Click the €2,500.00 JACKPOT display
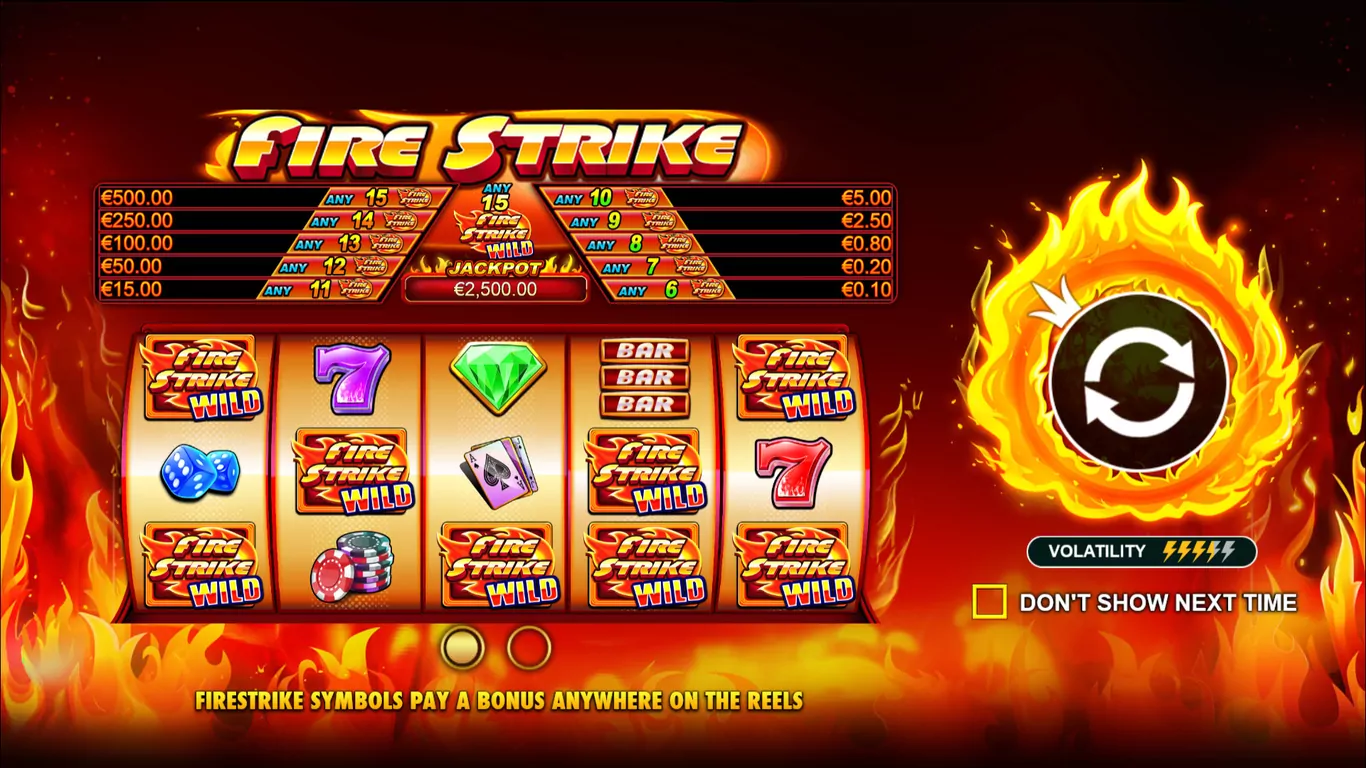Viewport: 1366px width, 768px height. coord(496,289)
